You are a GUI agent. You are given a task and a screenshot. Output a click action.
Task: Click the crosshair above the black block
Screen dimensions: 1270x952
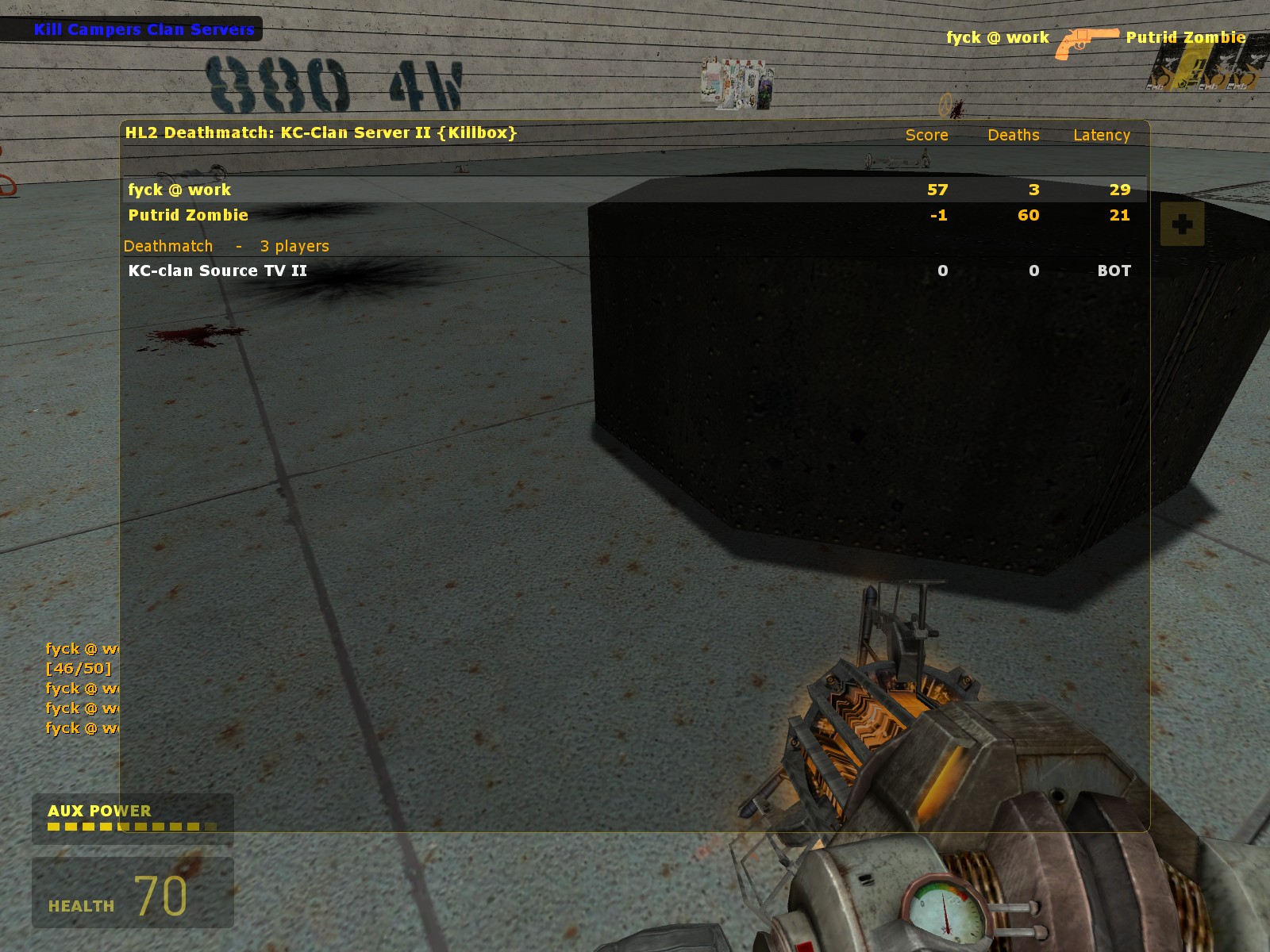point(945,106)
